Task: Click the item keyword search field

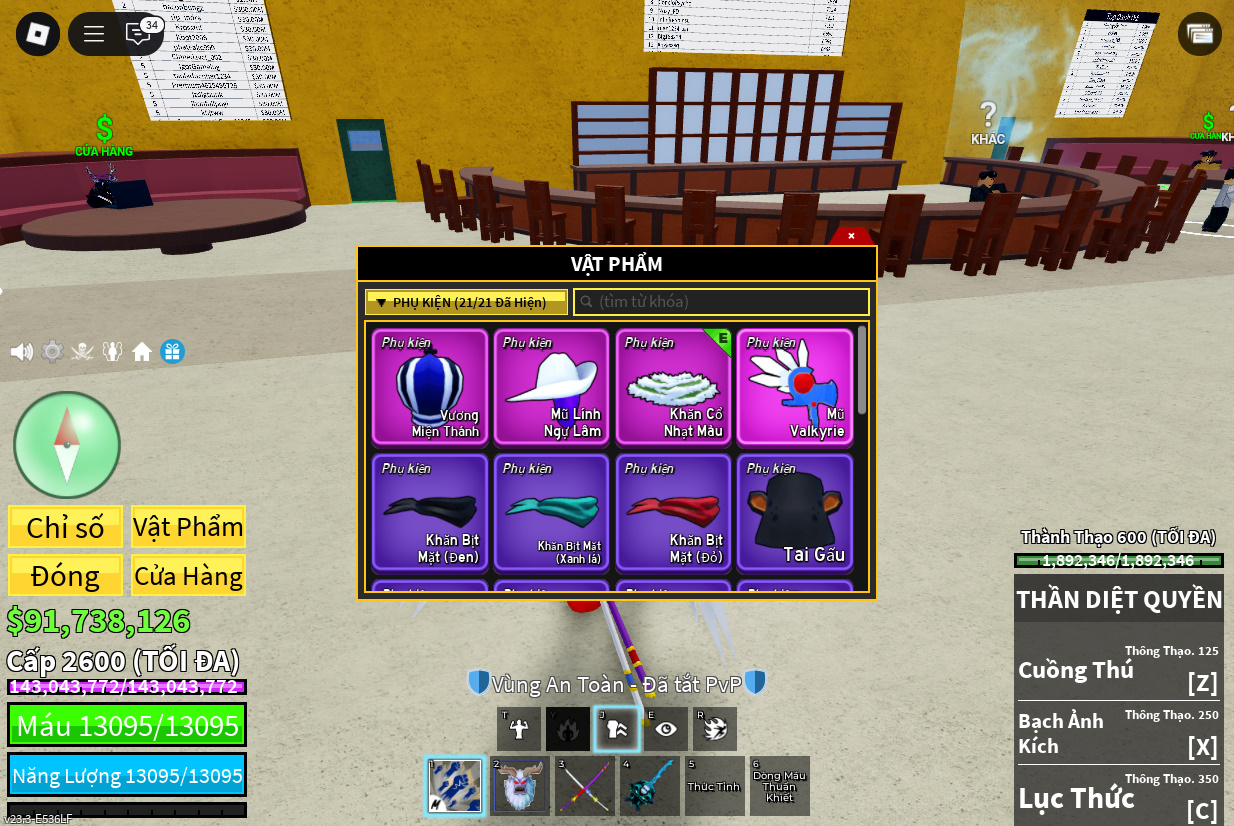Action: click(721, 302)
